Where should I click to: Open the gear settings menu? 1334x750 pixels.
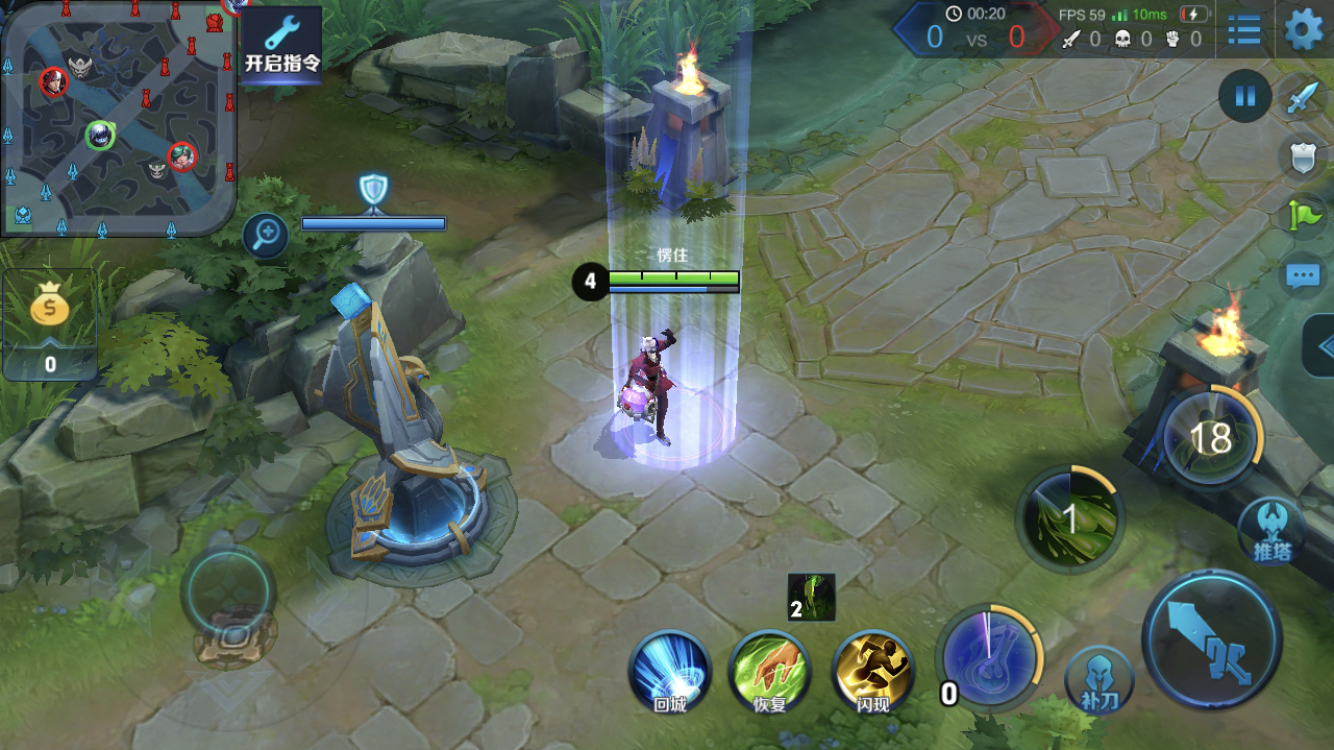tap(1303, 30)
